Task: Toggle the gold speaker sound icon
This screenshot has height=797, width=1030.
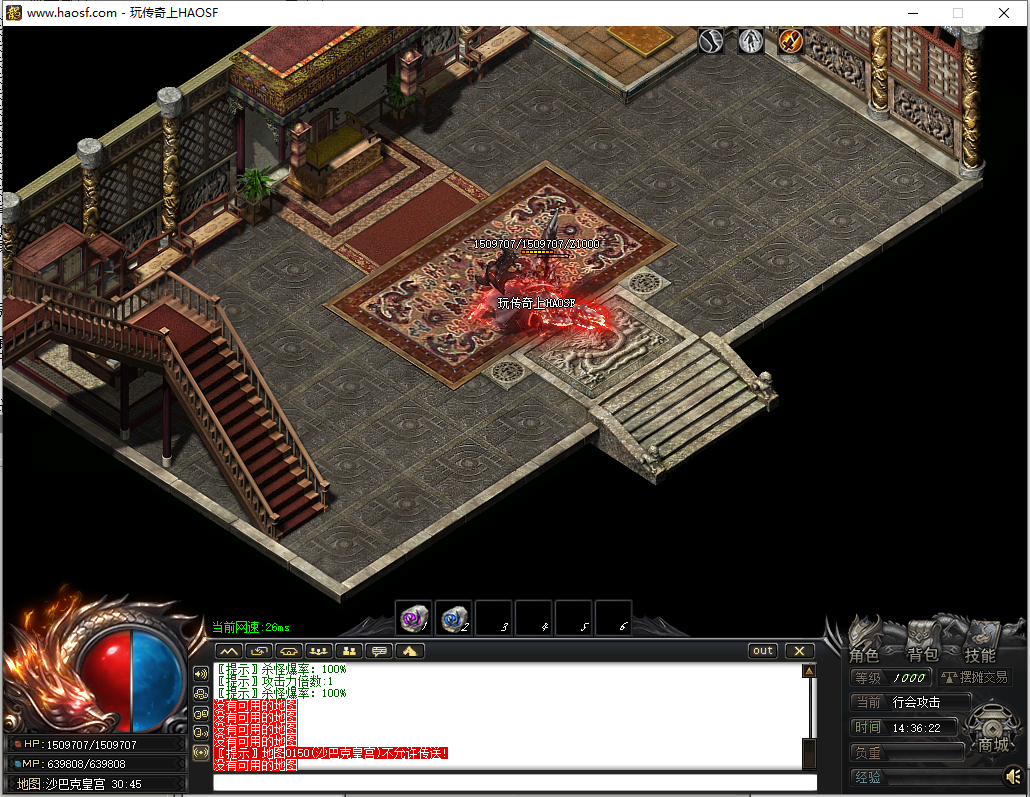Action: [x=1013, y=776]
